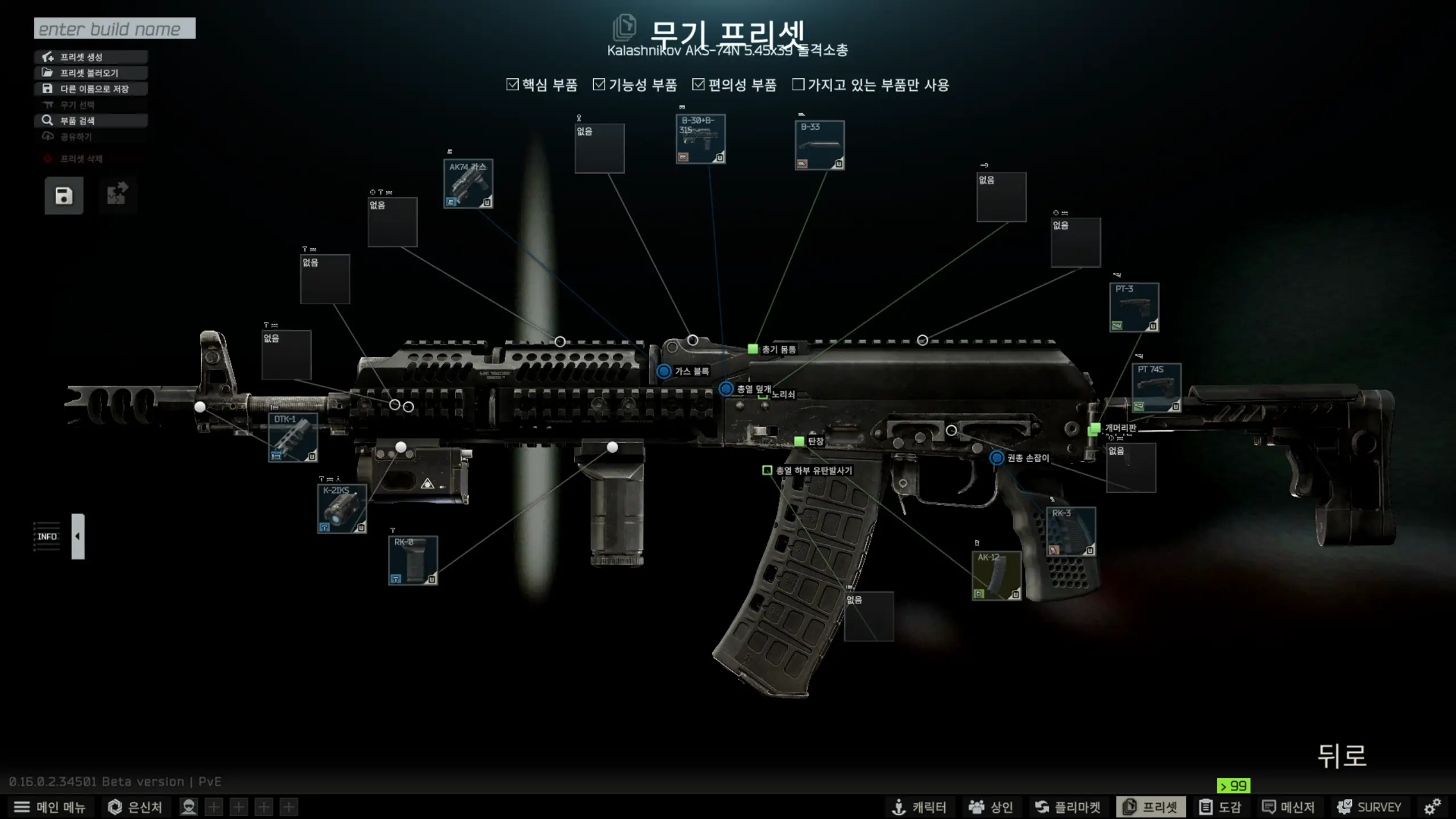Click the build name input field
Screen dimensions: 1456x819
(114, 28)
